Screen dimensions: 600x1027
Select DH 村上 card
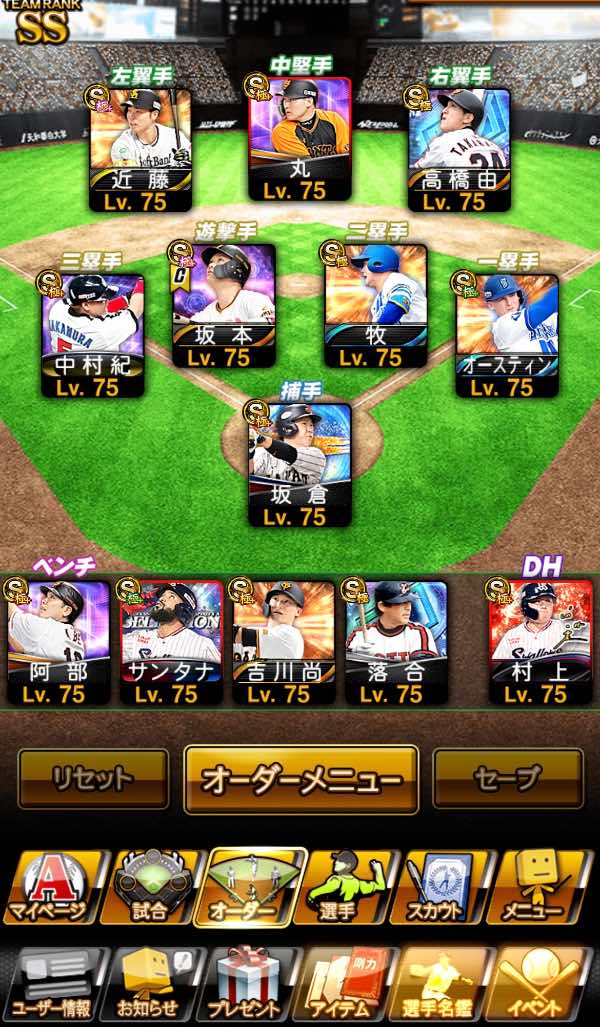coord(540,640)
